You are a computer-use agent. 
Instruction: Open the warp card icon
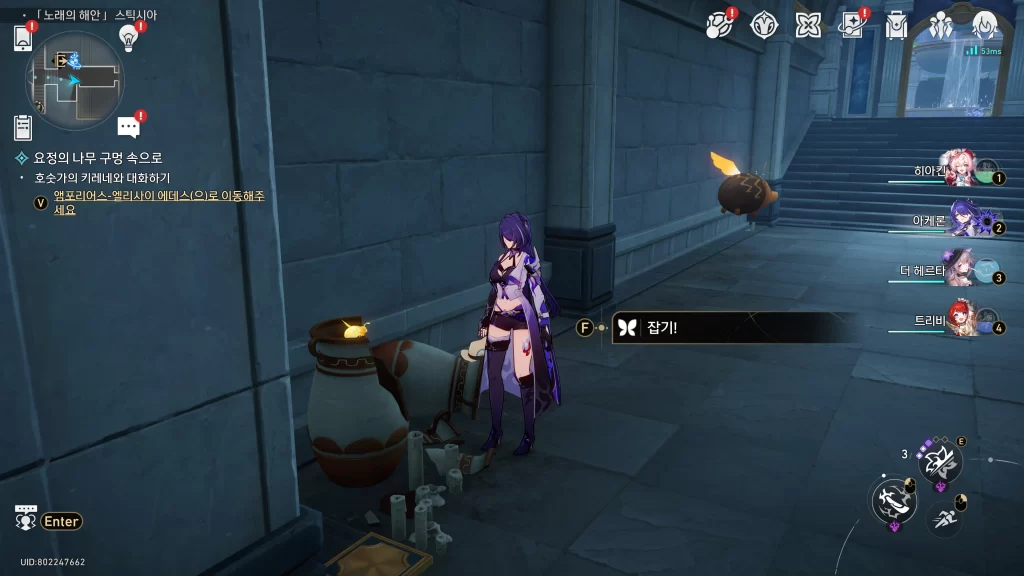852,26
